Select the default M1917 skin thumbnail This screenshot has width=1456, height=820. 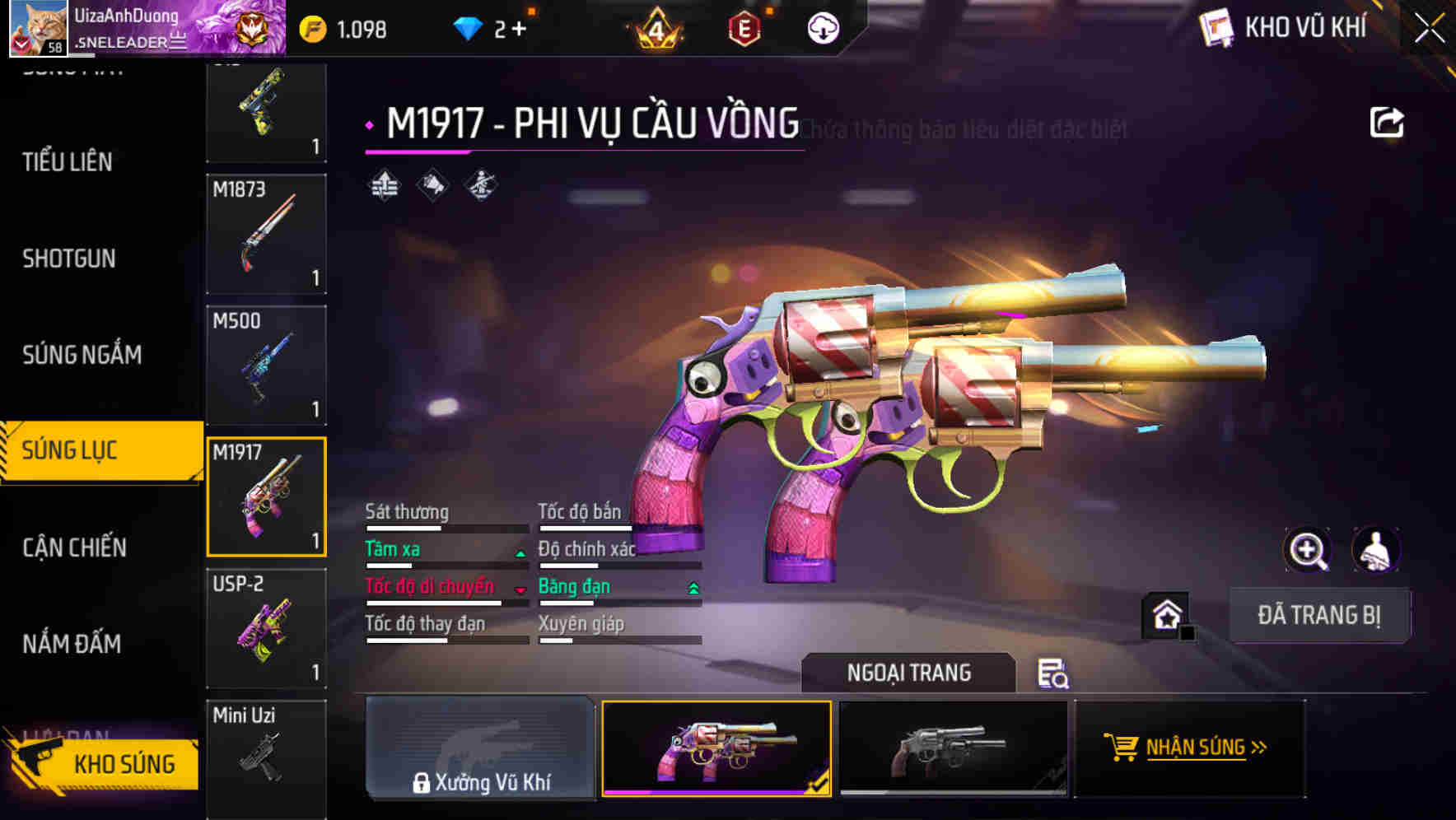click(x=953, y=749)
